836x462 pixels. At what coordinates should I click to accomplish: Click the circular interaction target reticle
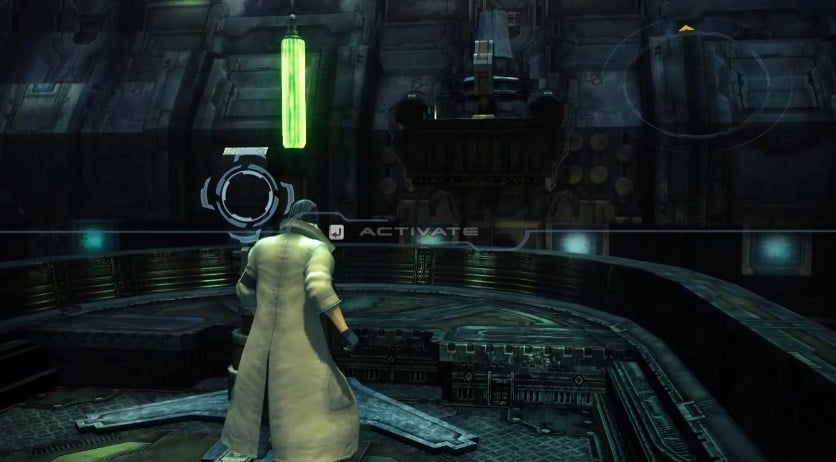coord(240,193)
